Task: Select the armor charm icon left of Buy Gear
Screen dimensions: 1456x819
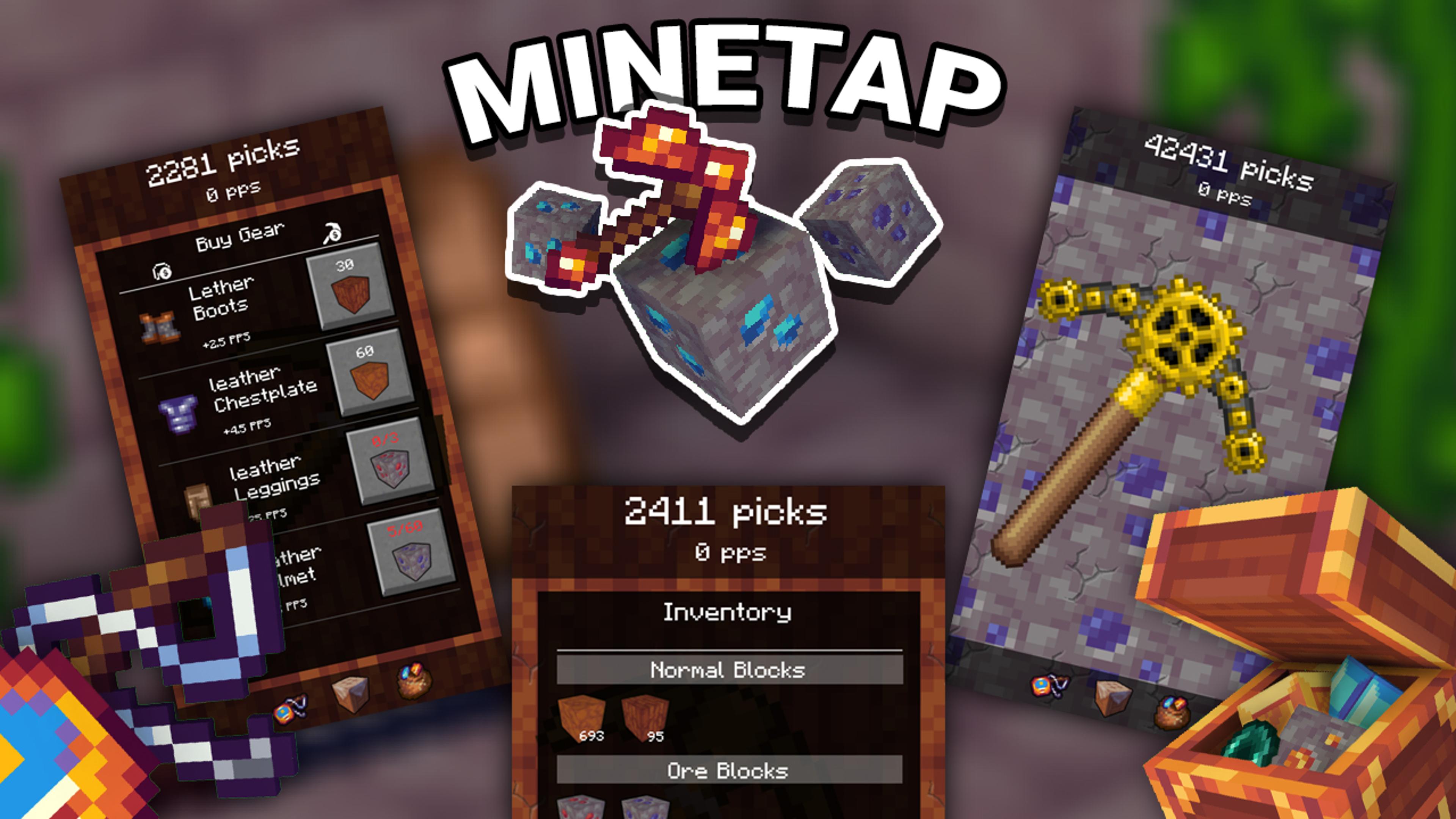Action: [x=162, y=270]
